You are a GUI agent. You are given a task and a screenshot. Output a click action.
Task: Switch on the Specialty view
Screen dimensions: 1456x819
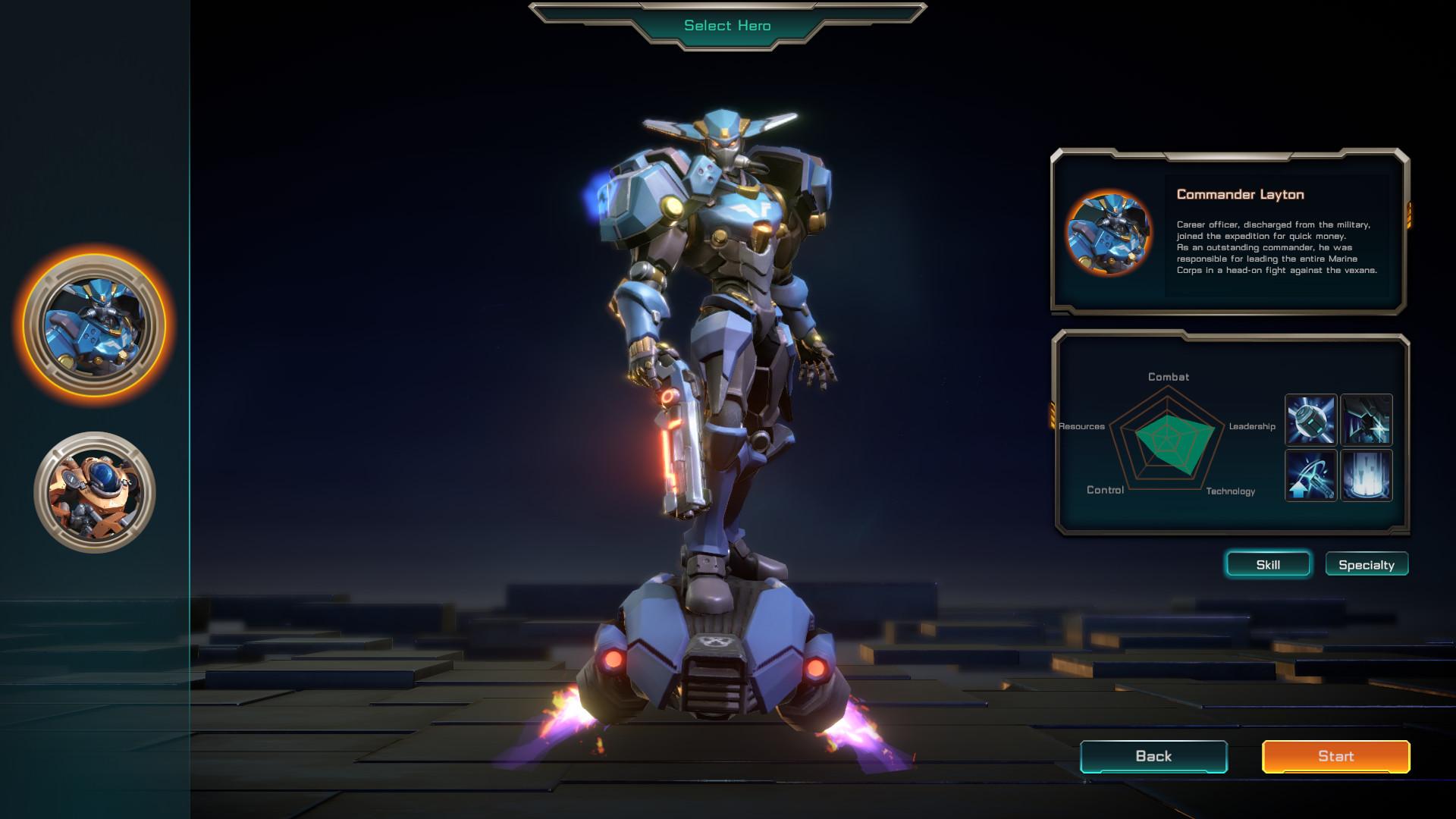coord(1367,564)
